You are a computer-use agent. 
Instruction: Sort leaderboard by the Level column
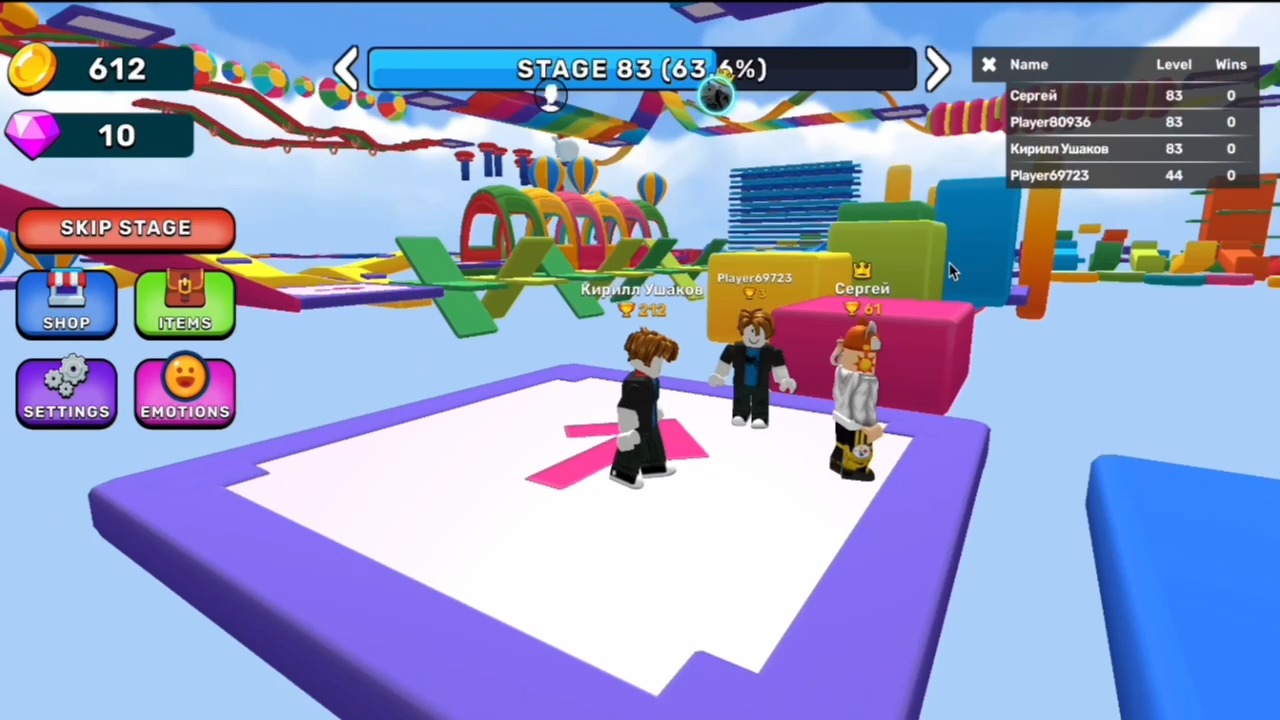tap(1174, 64)
